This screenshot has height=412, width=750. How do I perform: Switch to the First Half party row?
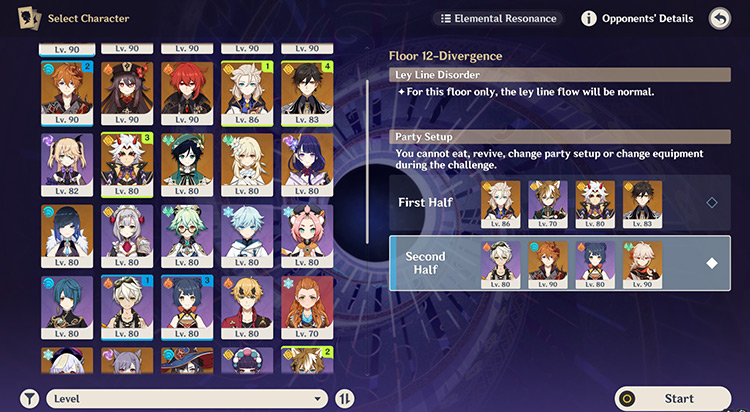coord(559,202)
